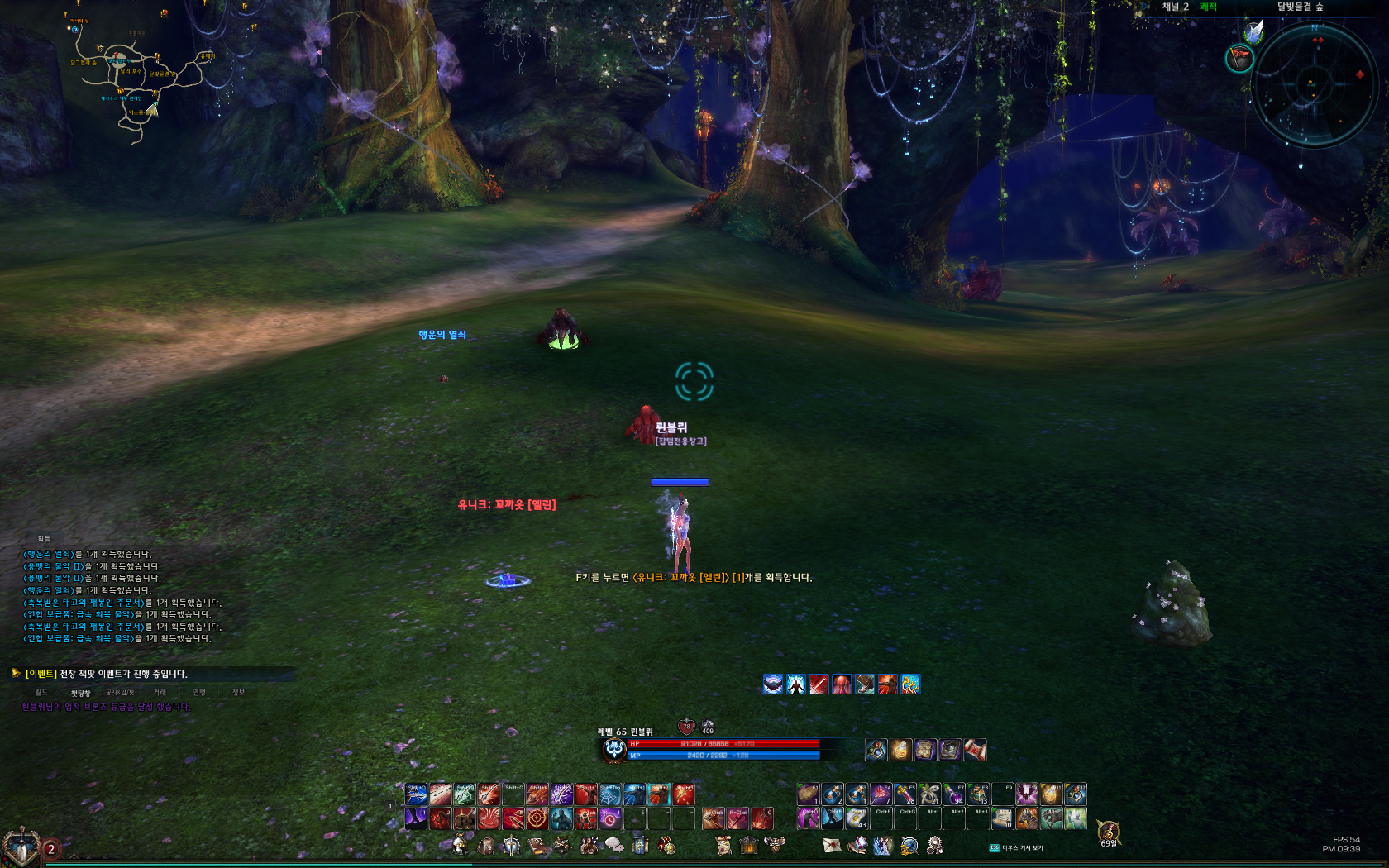Use the purple clock skill on slot 4
Screen dimensions: 1389x868
(610, 818)
